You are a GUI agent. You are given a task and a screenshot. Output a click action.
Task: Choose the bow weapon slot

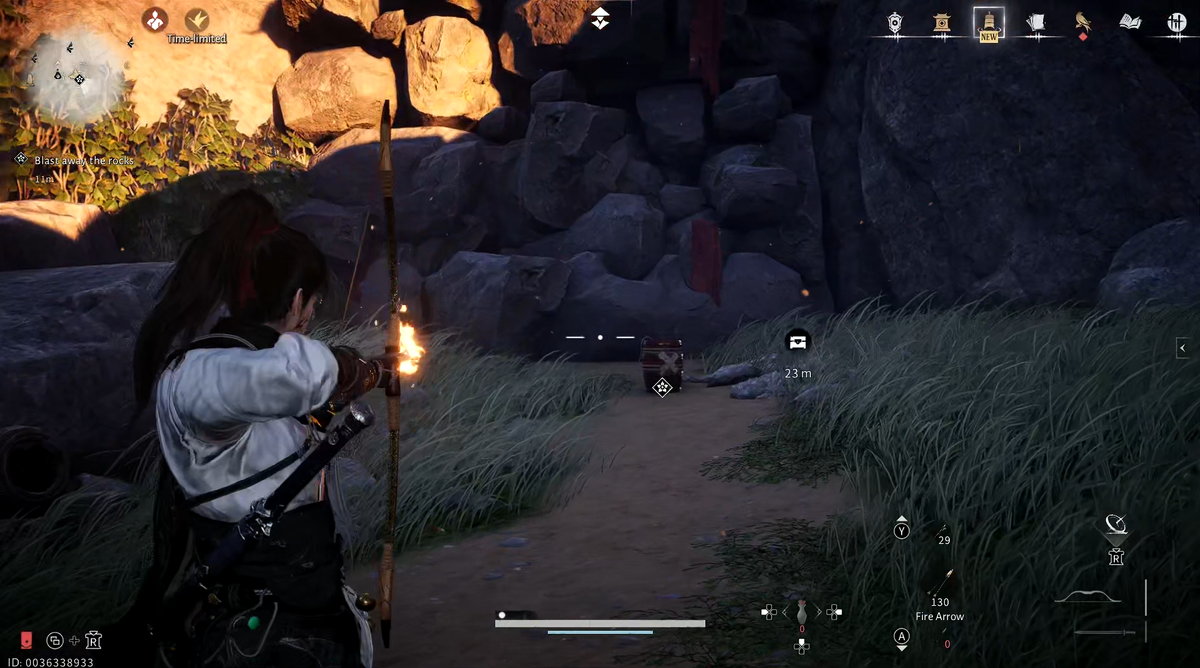[x=1087, y=597]
